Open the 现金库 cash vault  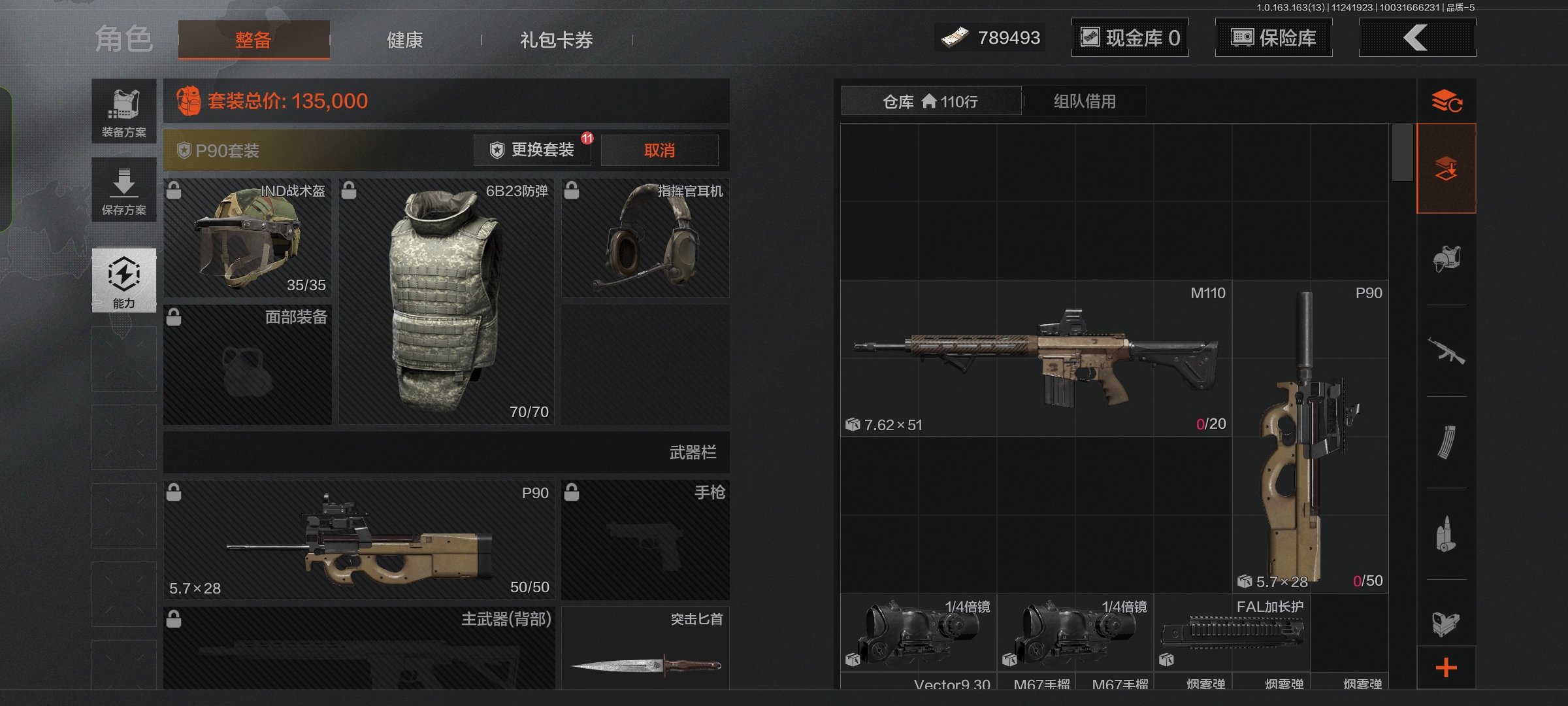pyautogui.click(x=1130, y=38)
